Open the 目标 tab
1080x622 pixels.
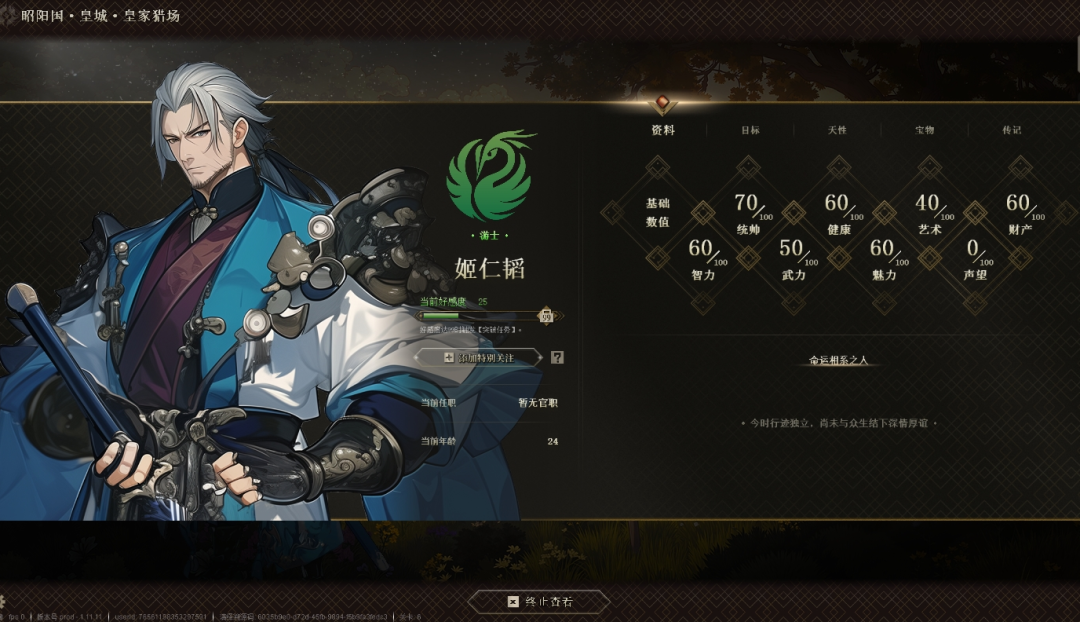click(750, 130)
